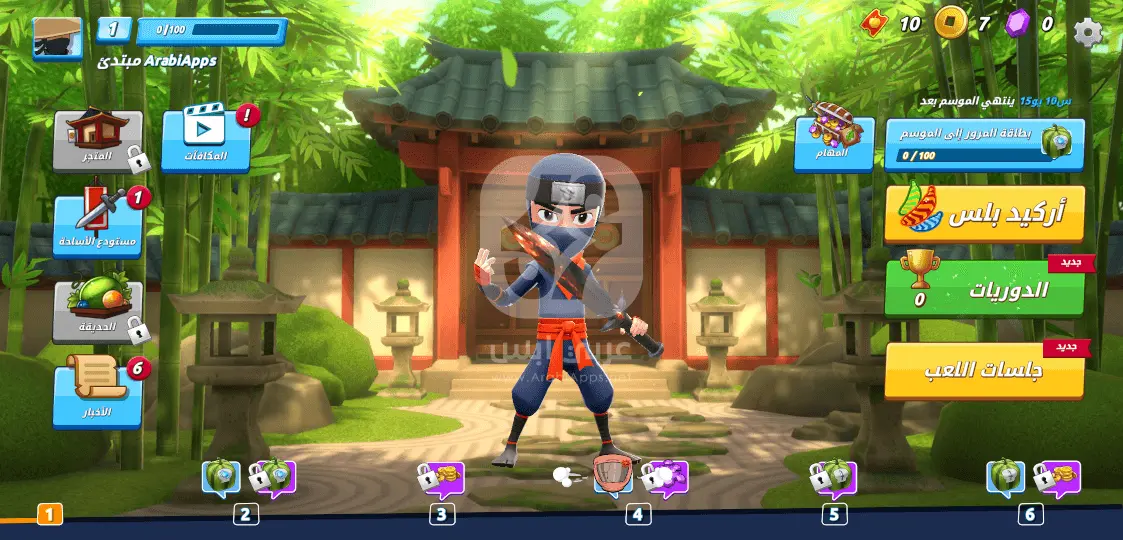Select level 5 milestone marker
The width and height of the screenshot is (1123, 540).
pyautogui.click(x=834, y=514)
